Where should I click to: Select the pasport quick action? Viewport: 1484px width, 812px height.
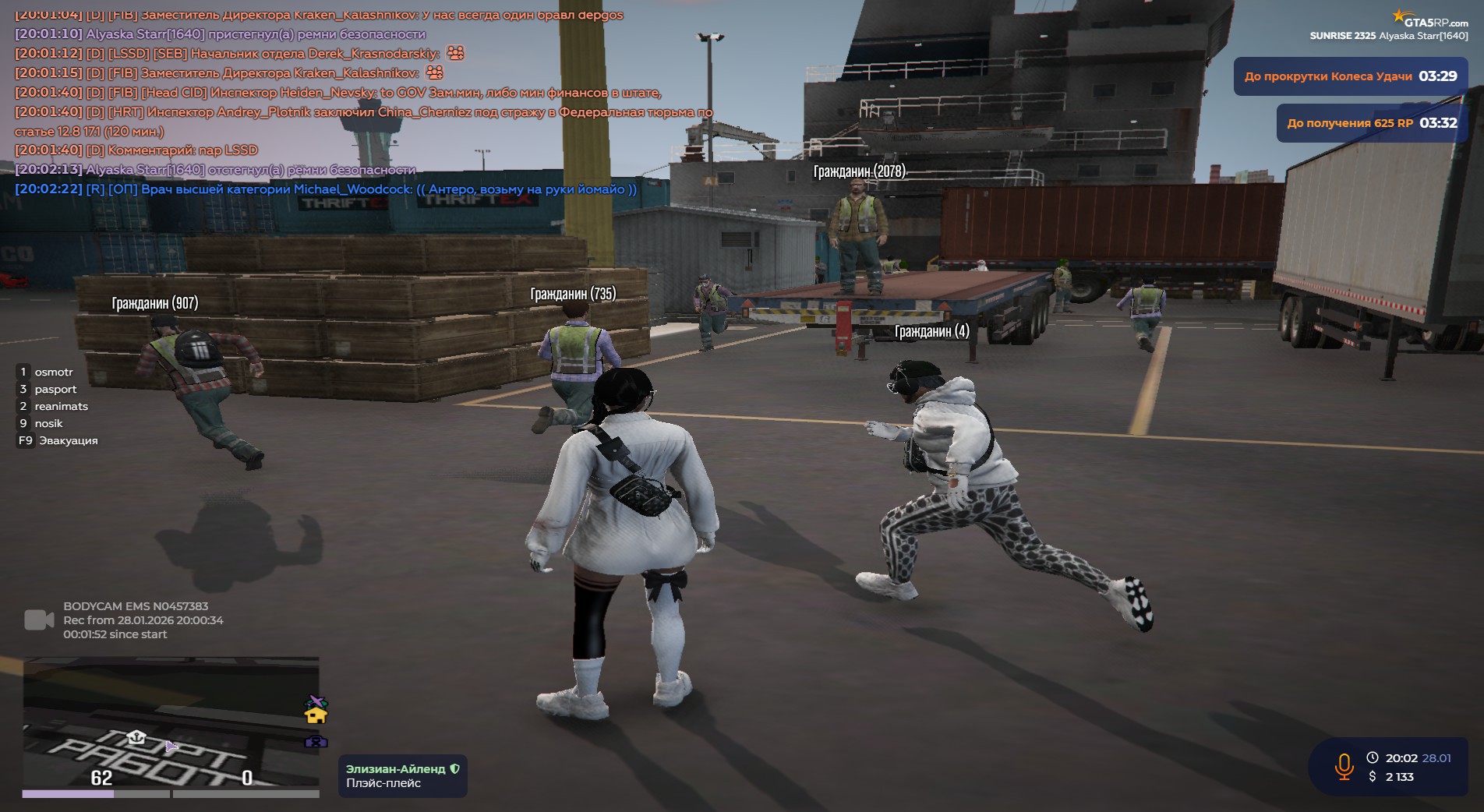click(55, 390)
